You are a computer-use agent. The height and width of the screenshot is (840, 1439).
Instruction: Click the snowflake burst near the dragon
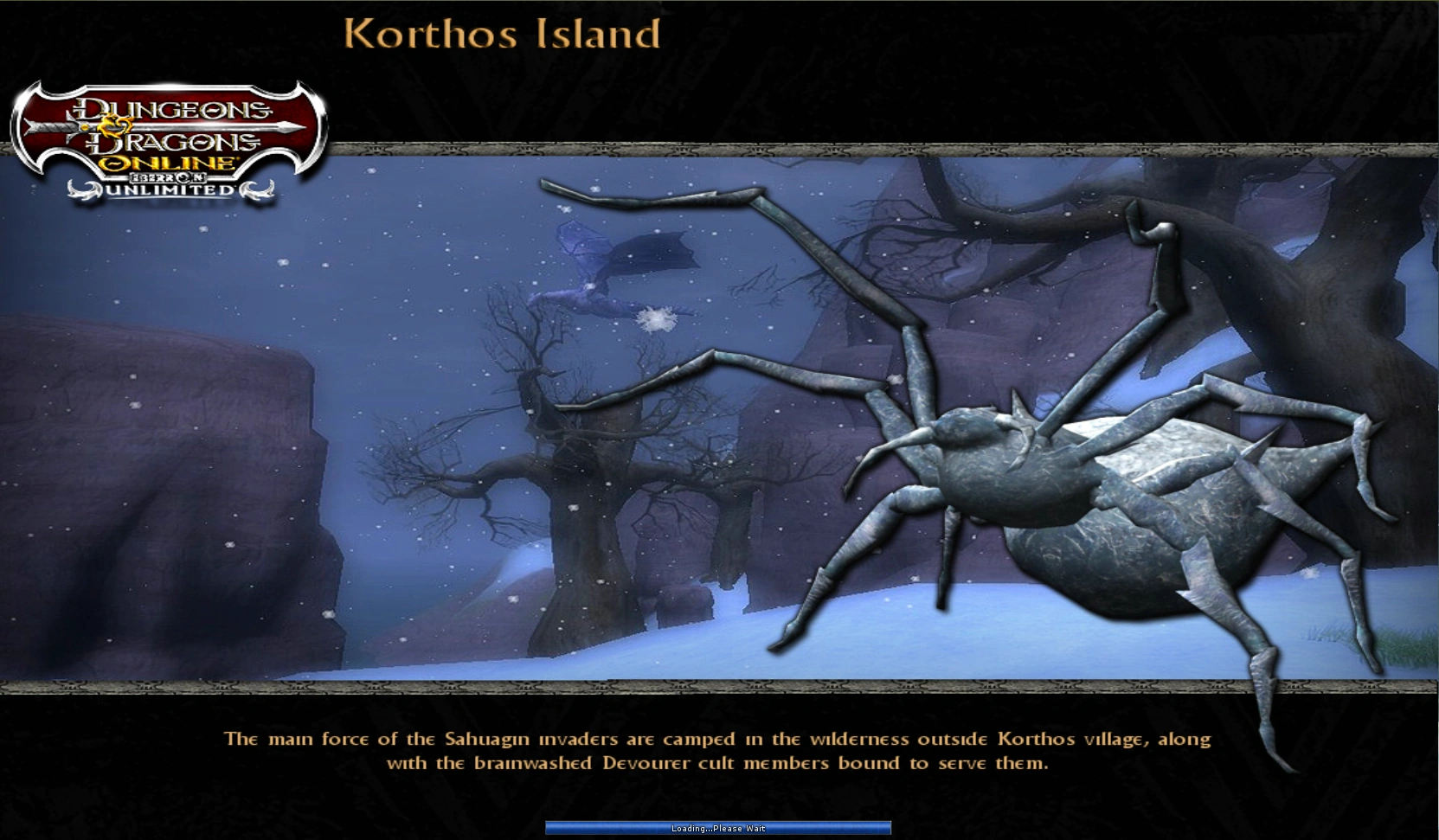659,318
